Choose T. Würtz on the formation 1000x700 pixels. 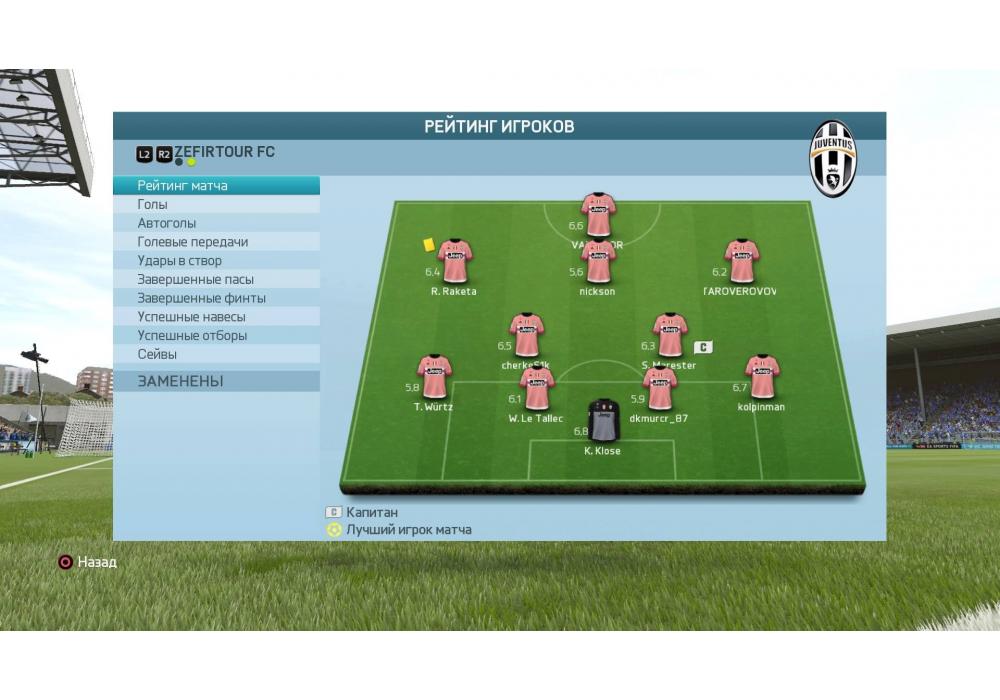(434, 378)
